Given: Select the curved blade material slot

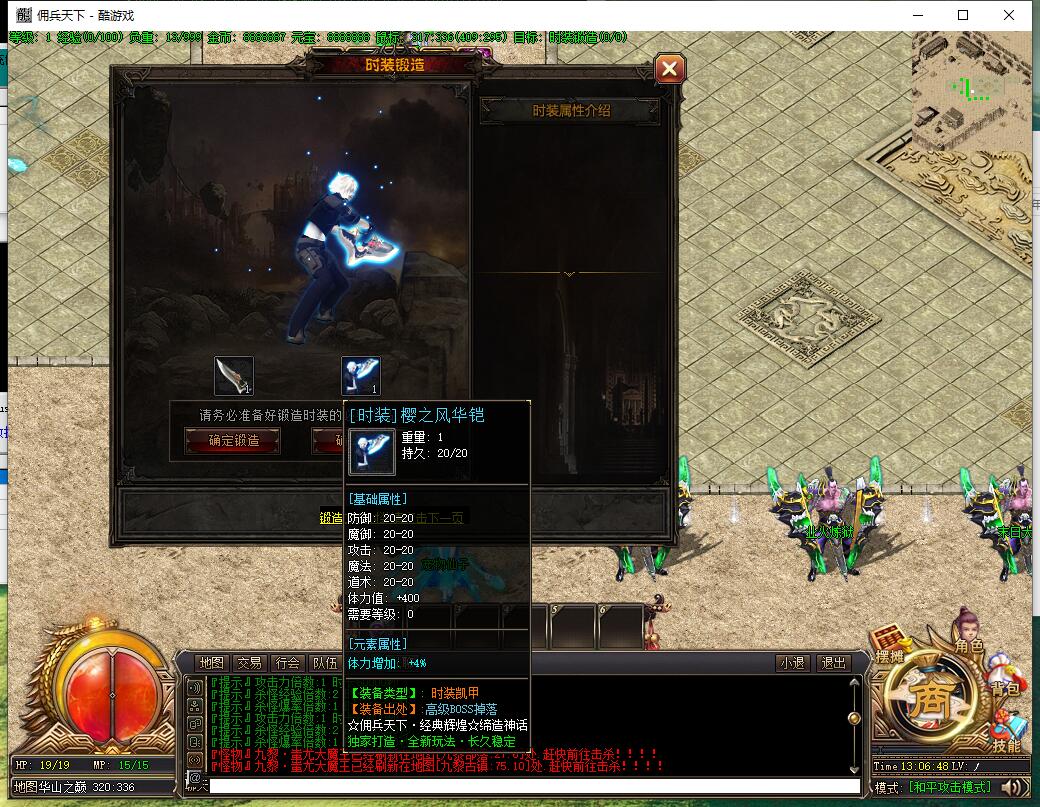Looking at the screenshot, I should (234, 376).
